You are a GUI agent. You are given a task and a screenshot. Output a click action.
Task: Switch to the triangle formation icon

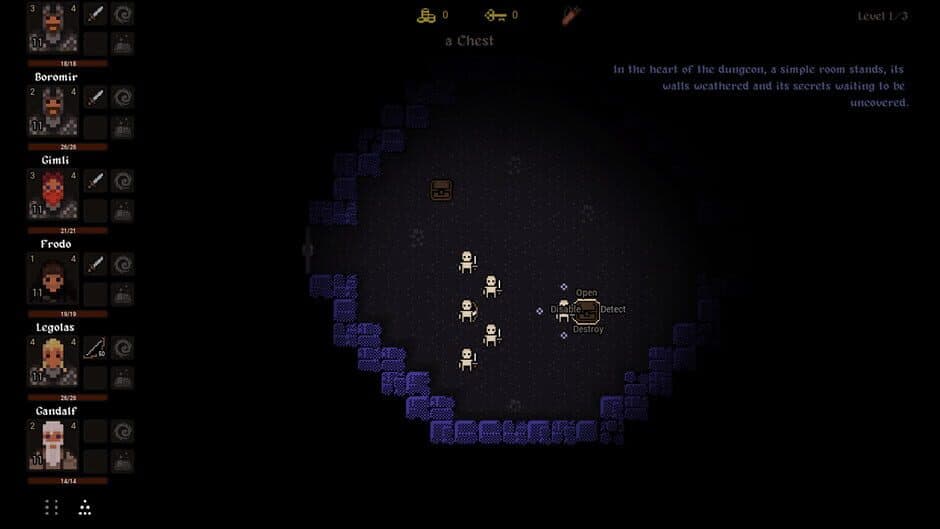pyautogui.click(x=85, y=507)
